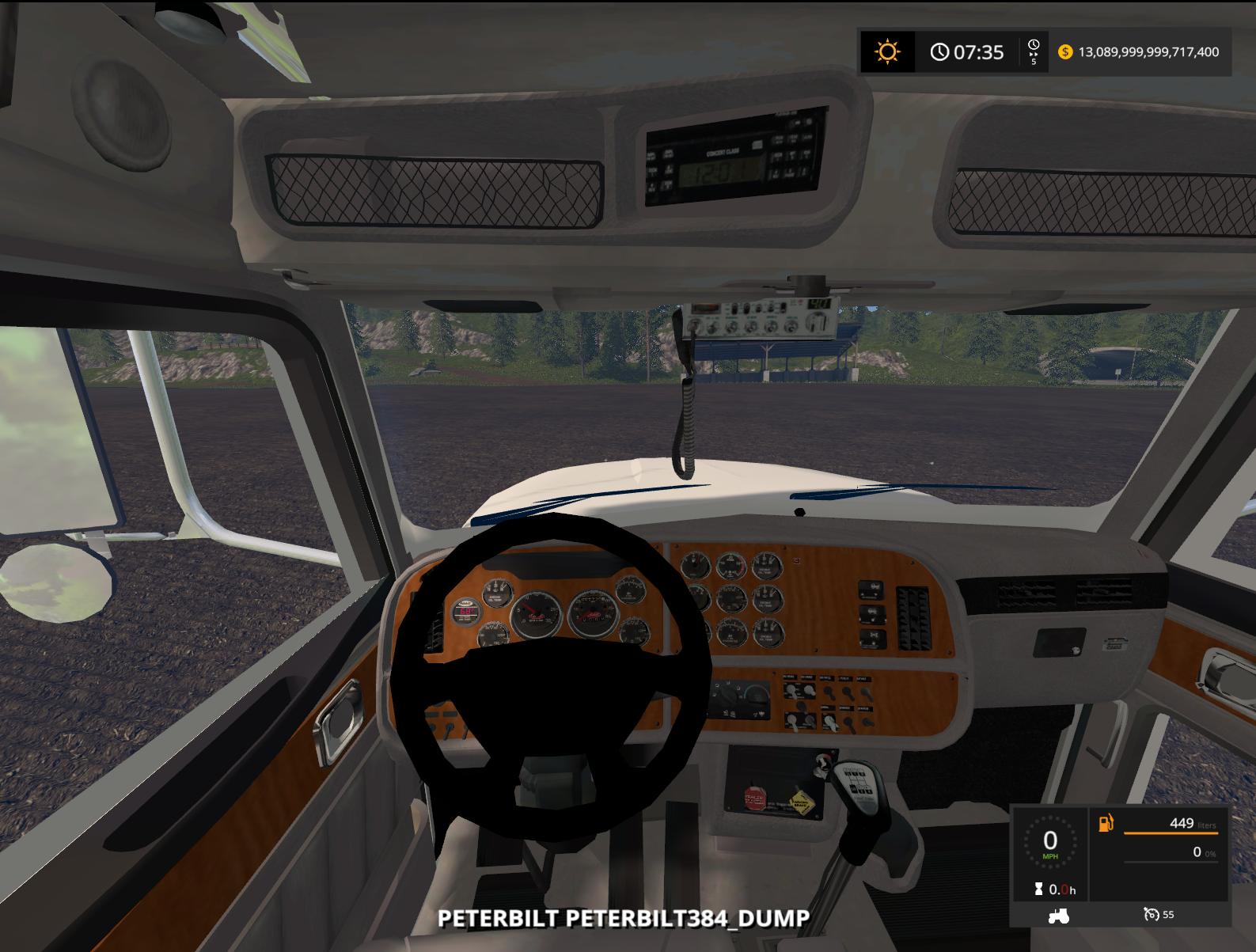Select the white tractor vehicle icon
The width and height of the screenshot is (1256, 952).
tap(1058, 915)
